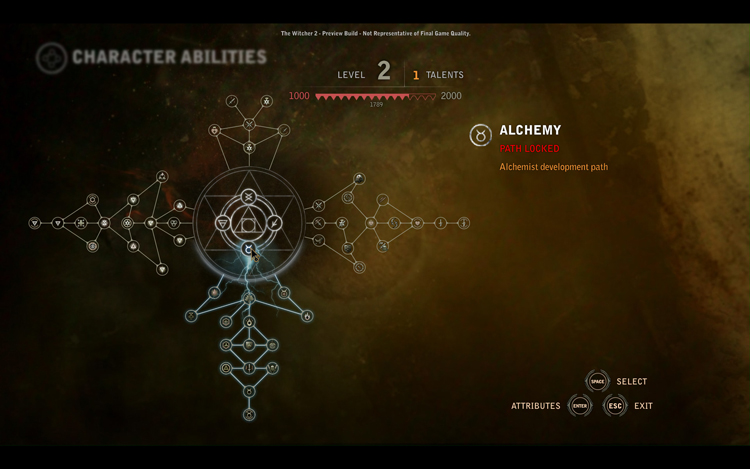The height and width of the screenshot is (469, 750).
Task: Select the final node of the alchemy tree
Action: click(x=249, y=414)
